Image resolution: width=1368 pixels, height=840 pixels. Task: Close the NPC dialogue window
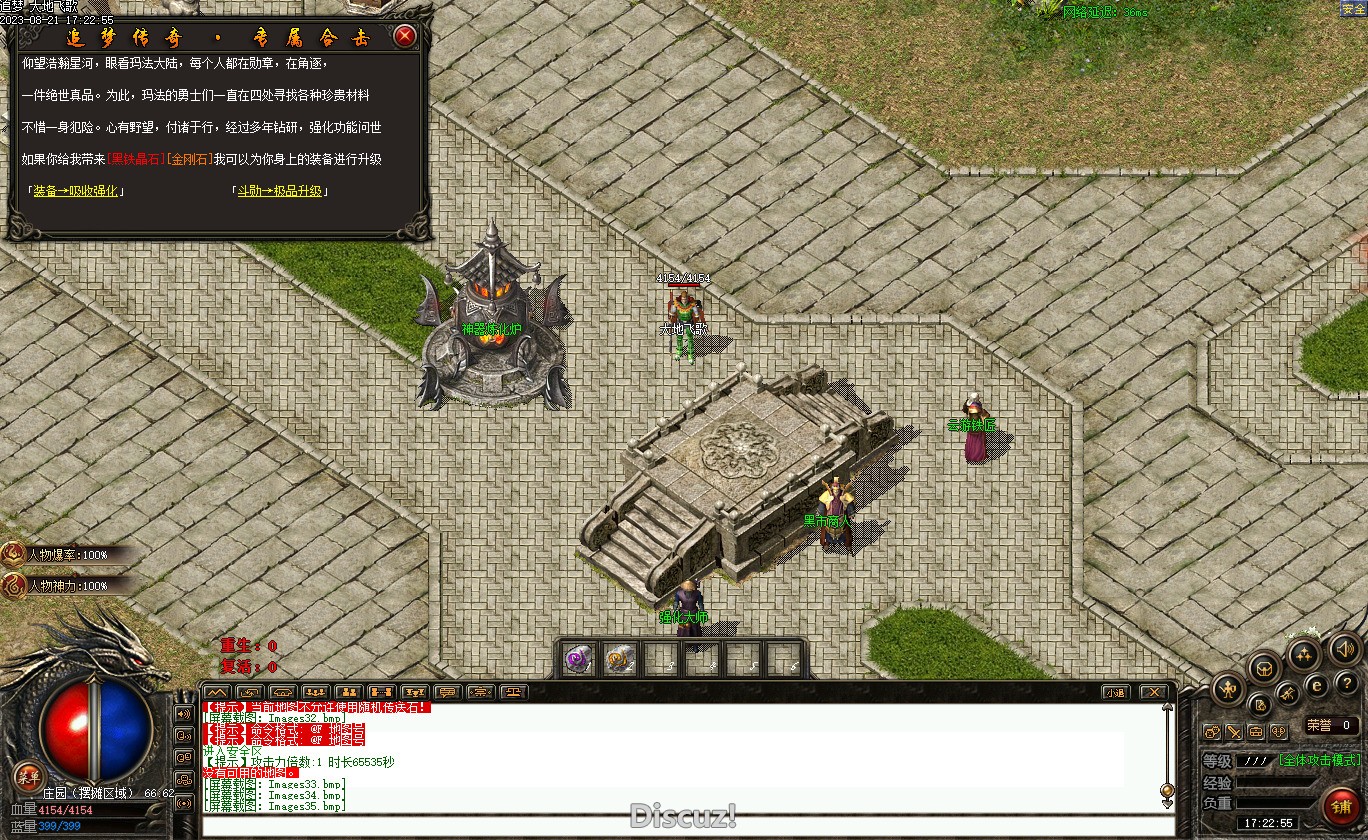404,37
